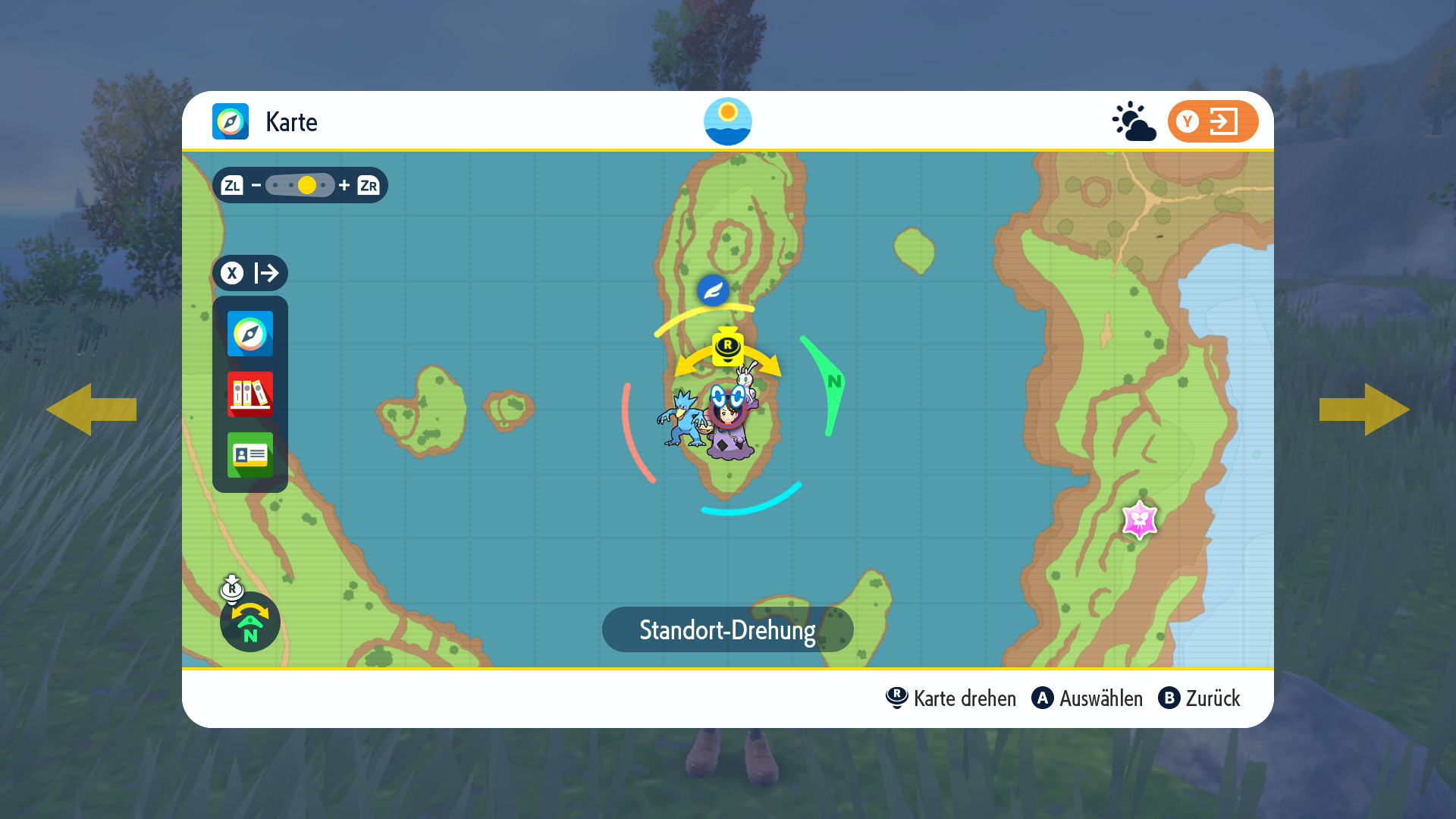Image resolution: width=1456 pixels, height=819 pixels.
Task: Open the red Pokédex books app
Action: point(250,394)
